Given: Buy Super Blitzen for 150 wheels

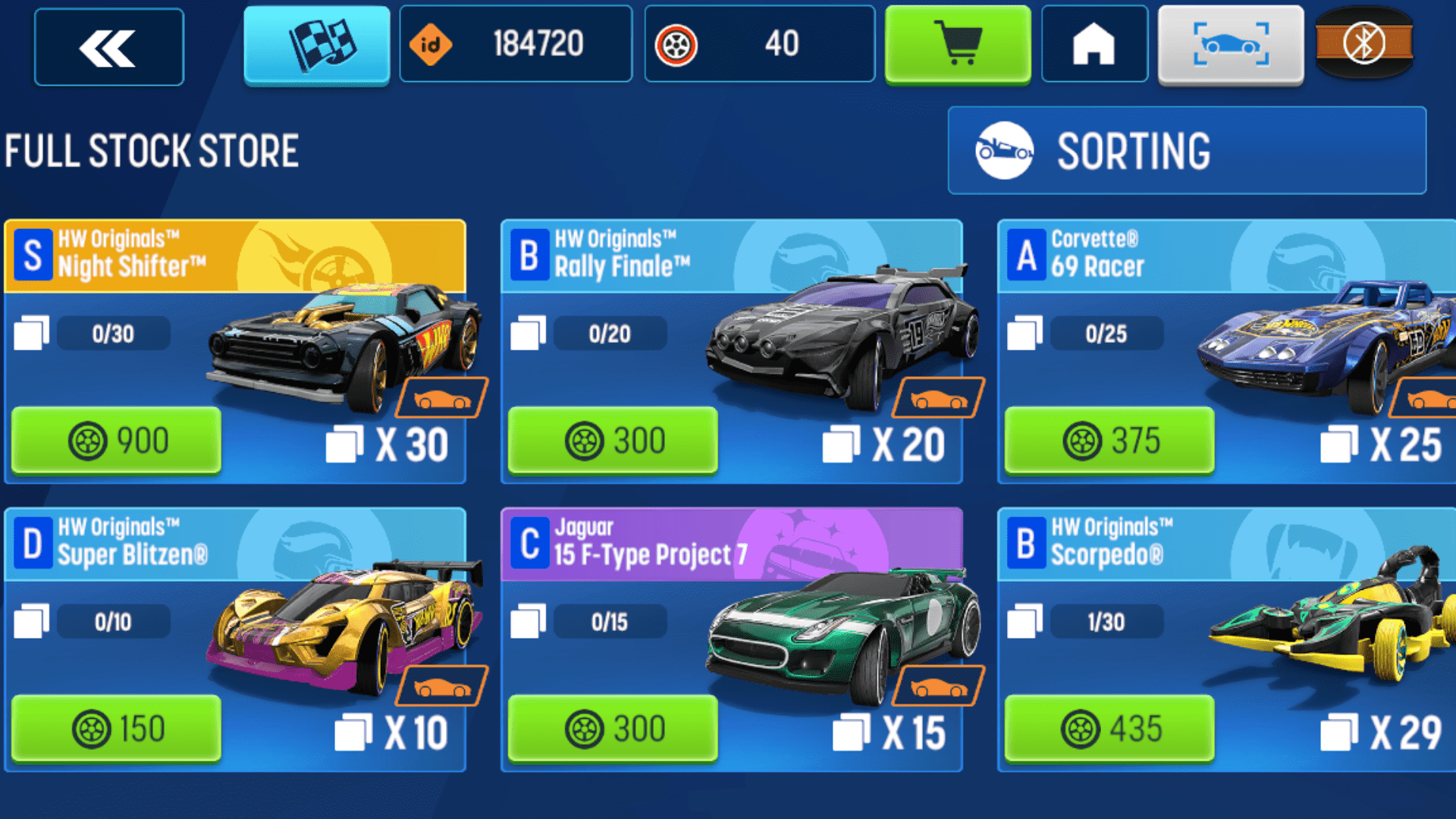Looking at the screenshot, I should [x=115, y=728].
